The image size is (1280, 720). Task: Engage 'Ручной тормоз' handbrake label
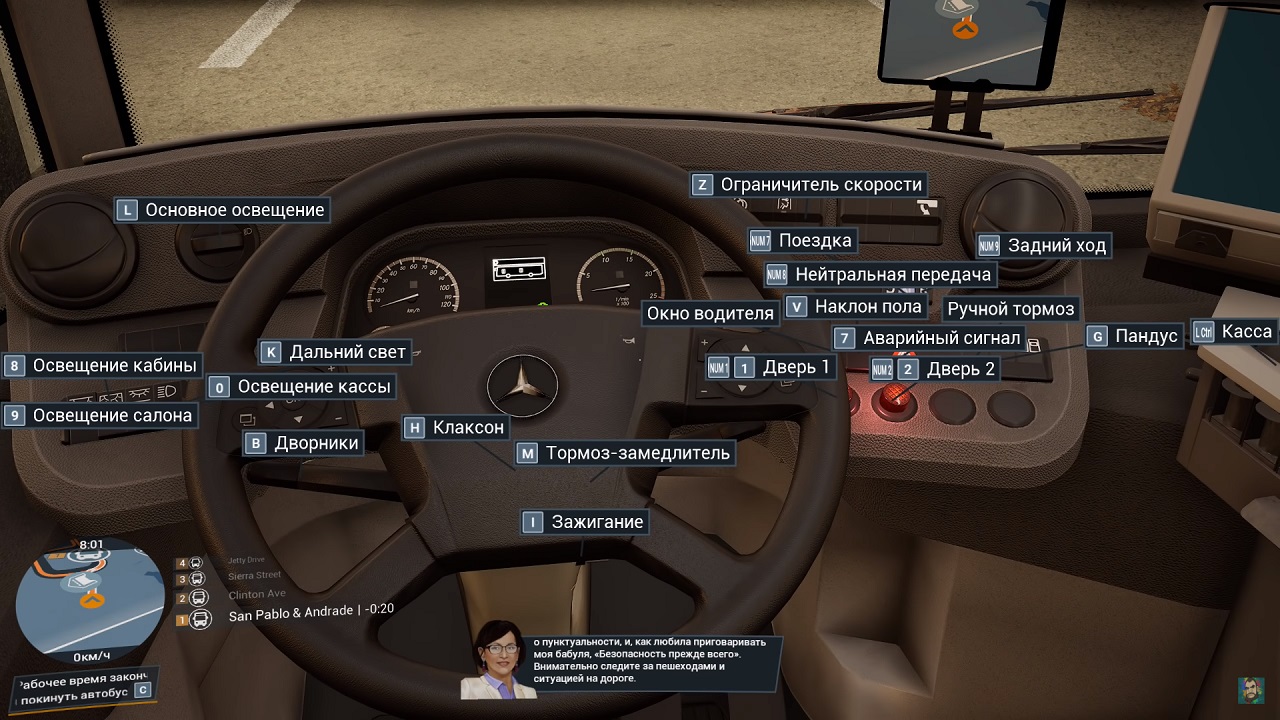1013,309
